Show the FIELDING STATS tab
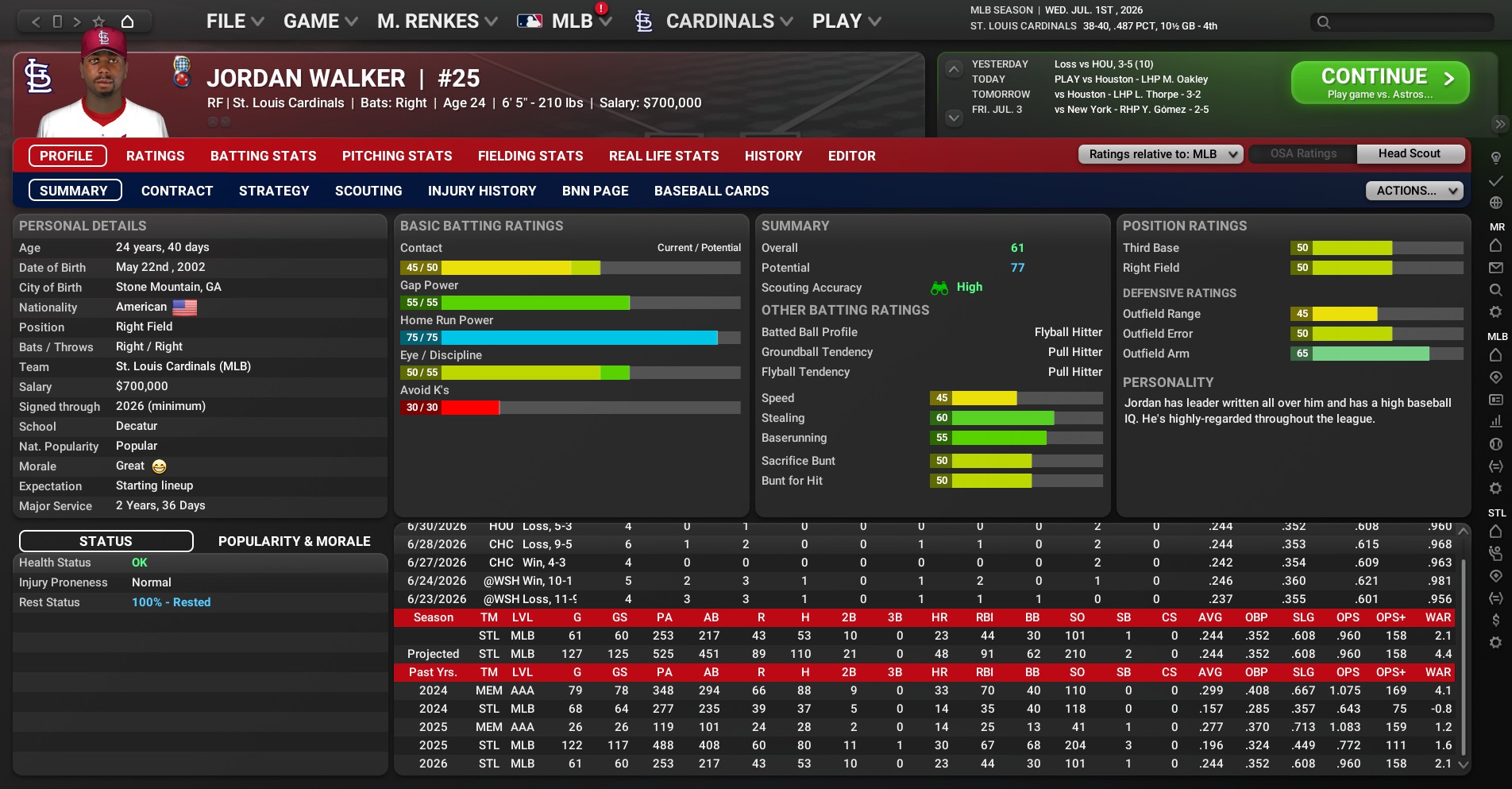Image resolution: width=1512 pixels, height=789 pixels. click(530, 156)
